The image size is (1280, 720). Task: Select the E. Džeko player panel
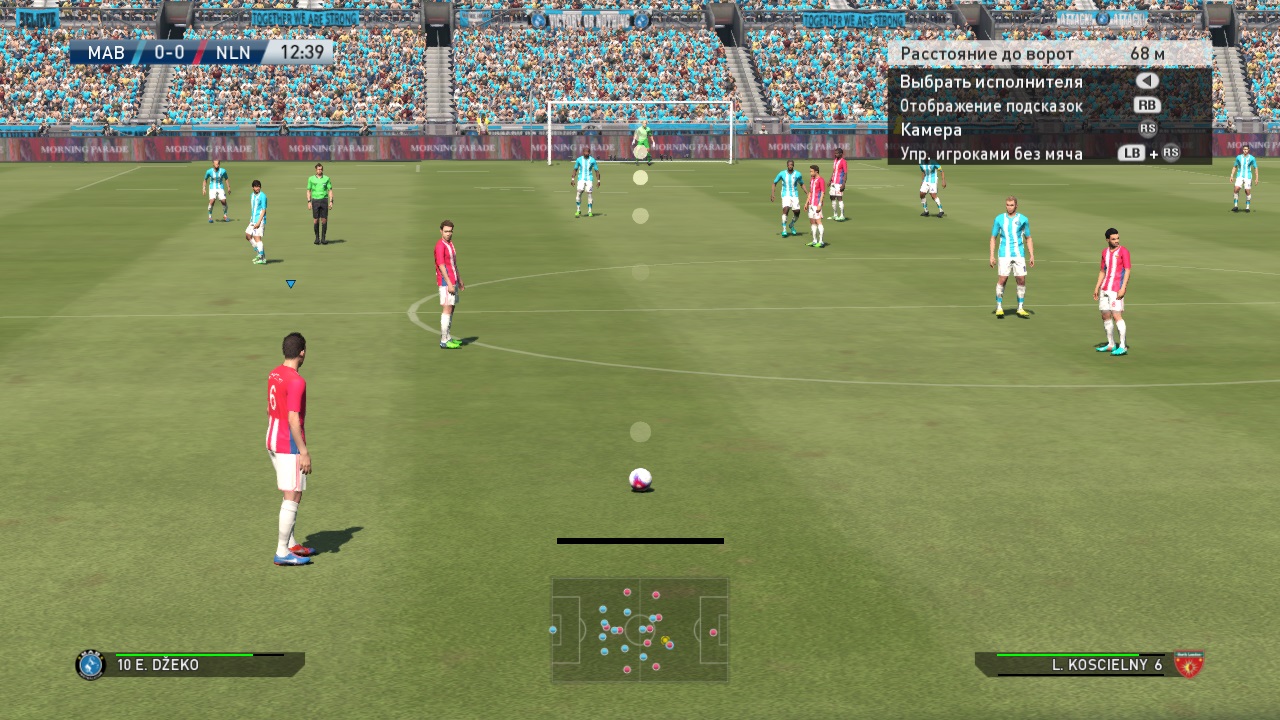click(190, 665)
